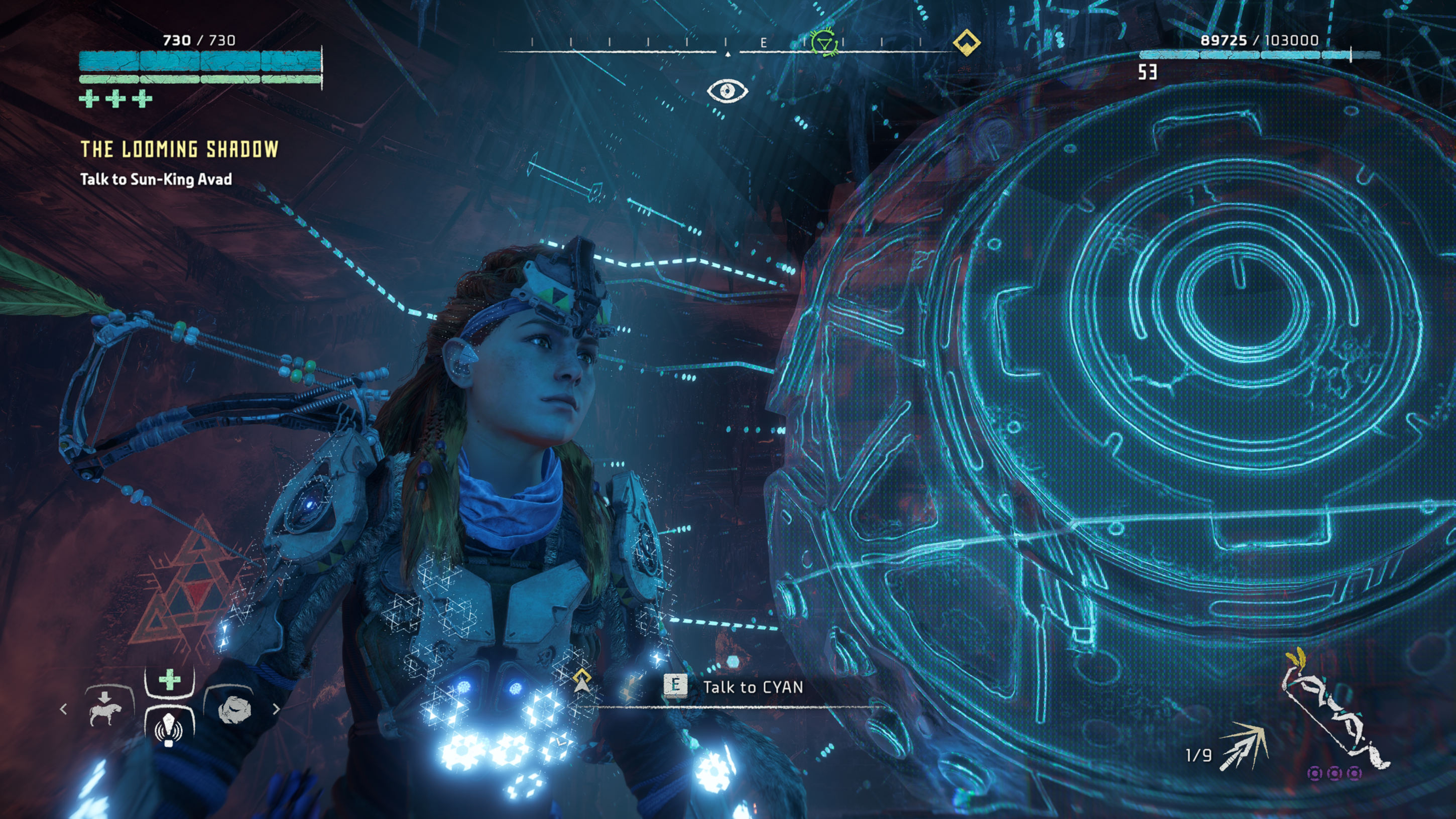Cycle tools with the right arrow

tap(276, 709)
